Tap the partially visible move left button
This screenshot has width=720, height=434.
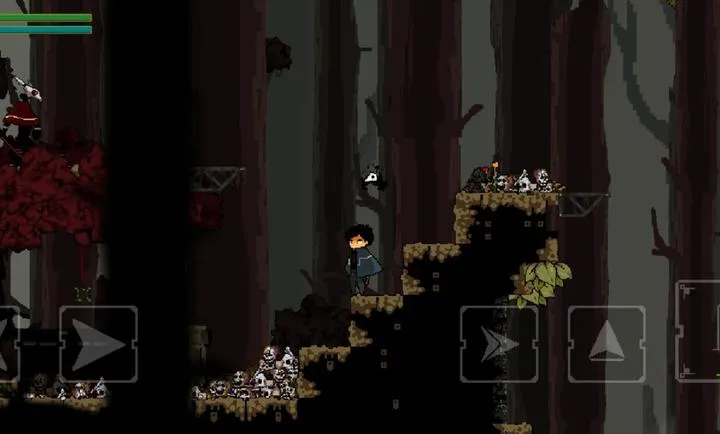point(8,343)
